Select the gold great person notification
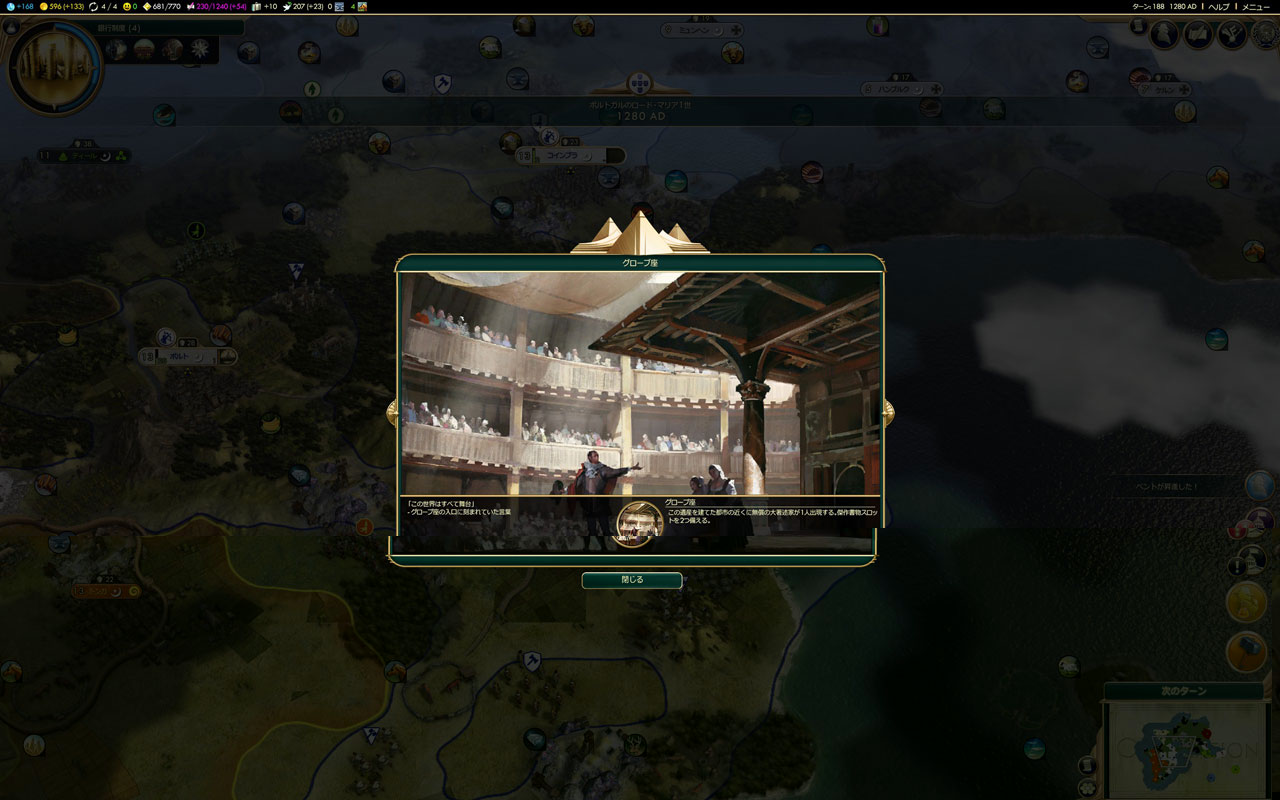Viewport: 1280px width, 800px height. pyautogui.click(x=1246, y=602)
